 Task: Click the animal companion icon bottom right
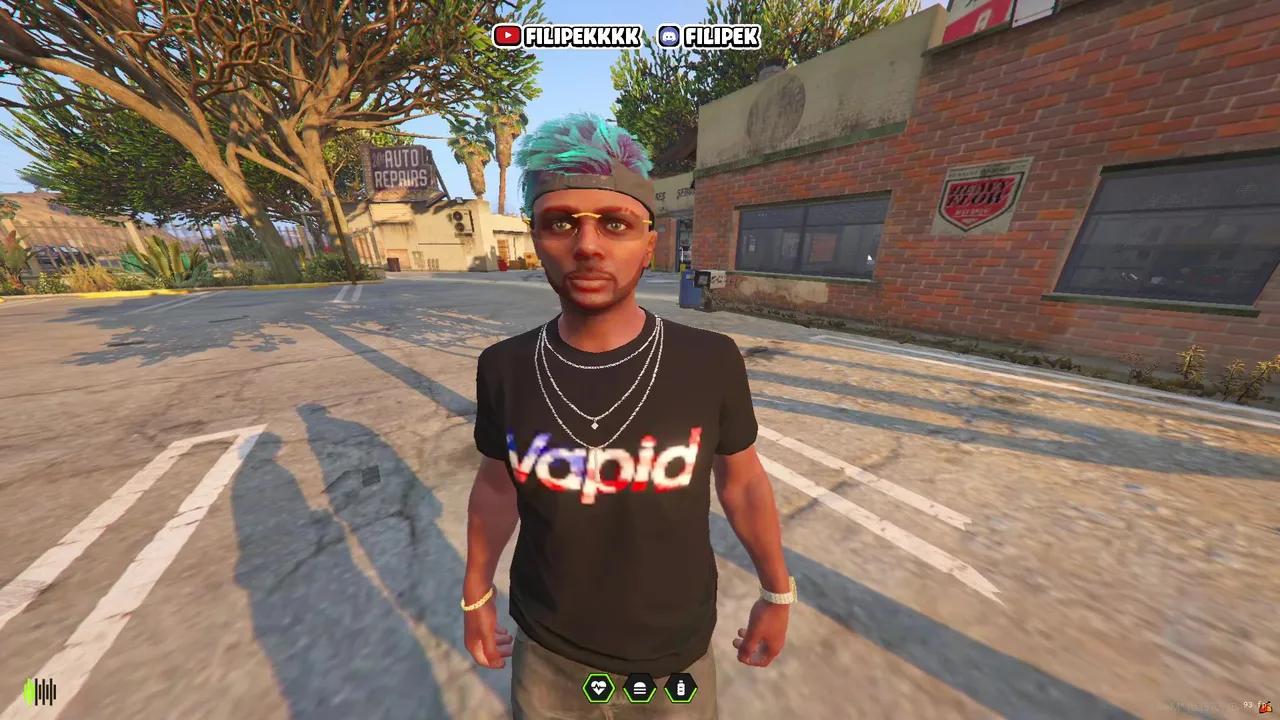click(1264, 707)
